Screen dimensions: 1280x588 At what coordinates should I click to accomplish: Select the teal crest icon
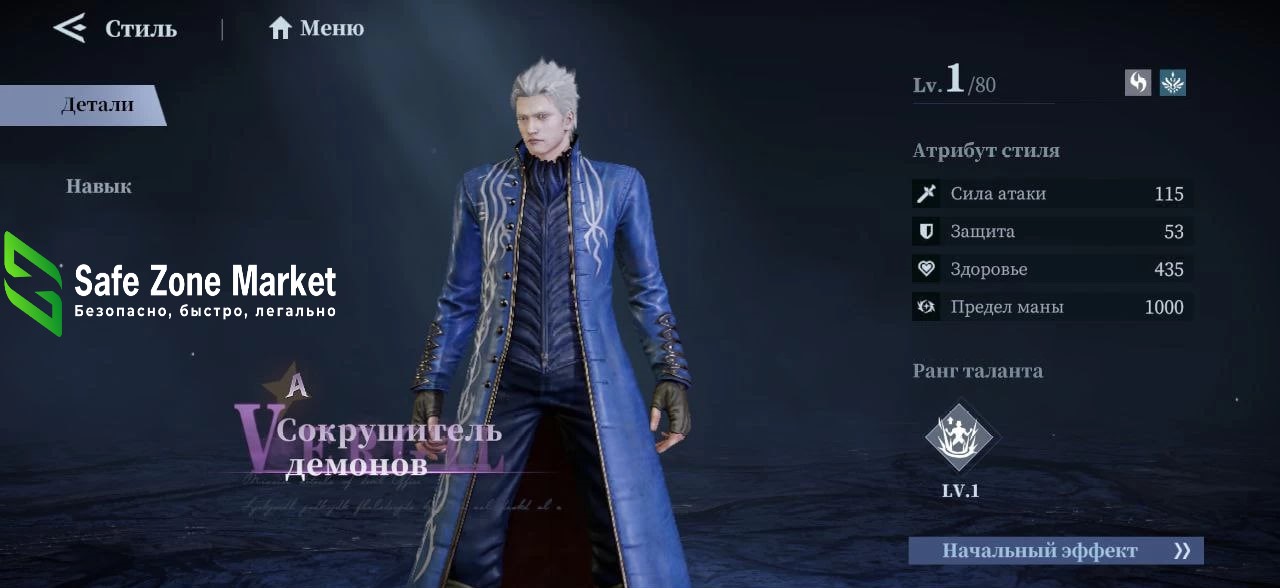(1173, 83)
